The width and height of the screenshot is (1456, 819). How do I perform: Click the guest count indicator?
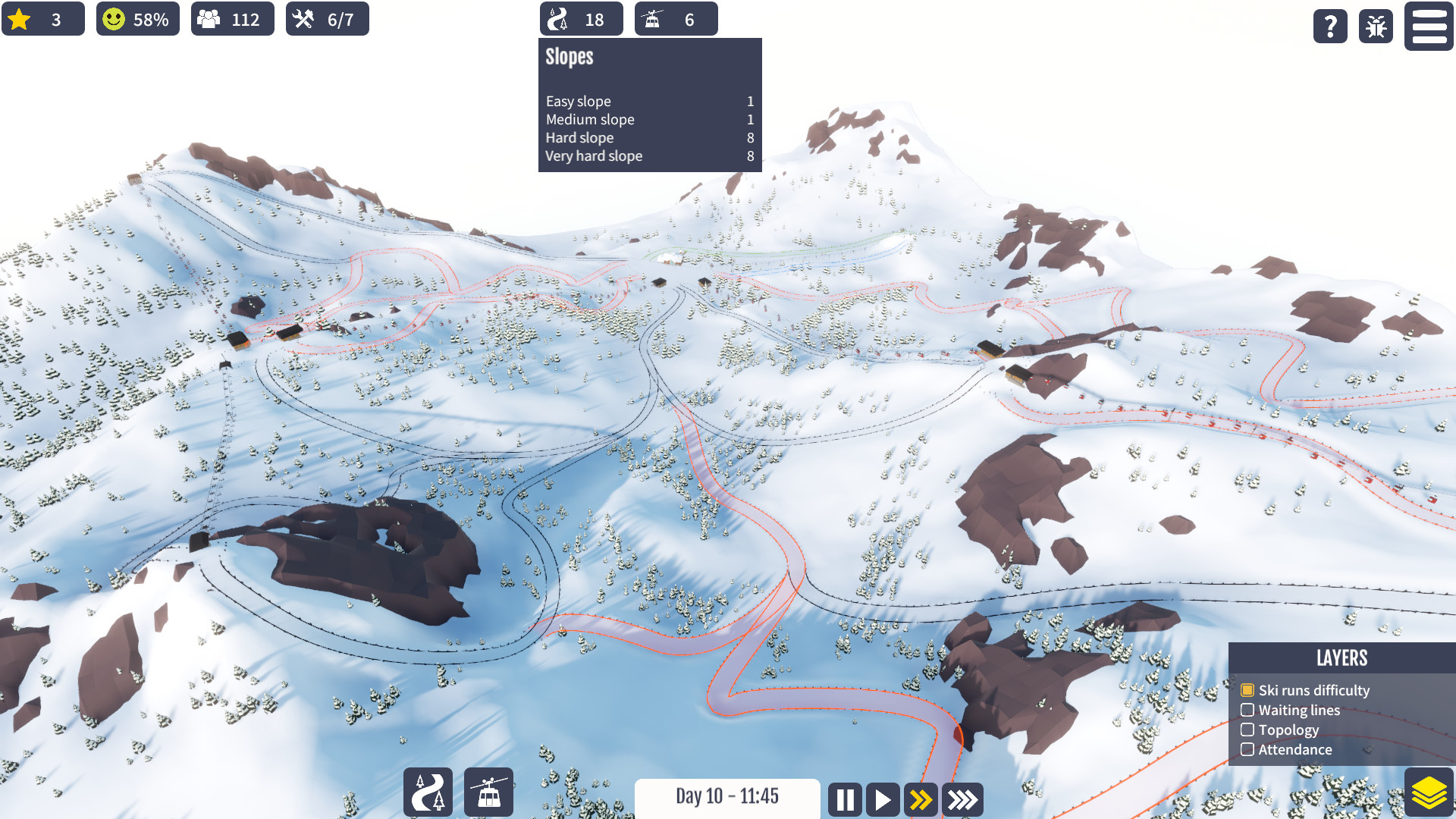click(x=232, y=19)
